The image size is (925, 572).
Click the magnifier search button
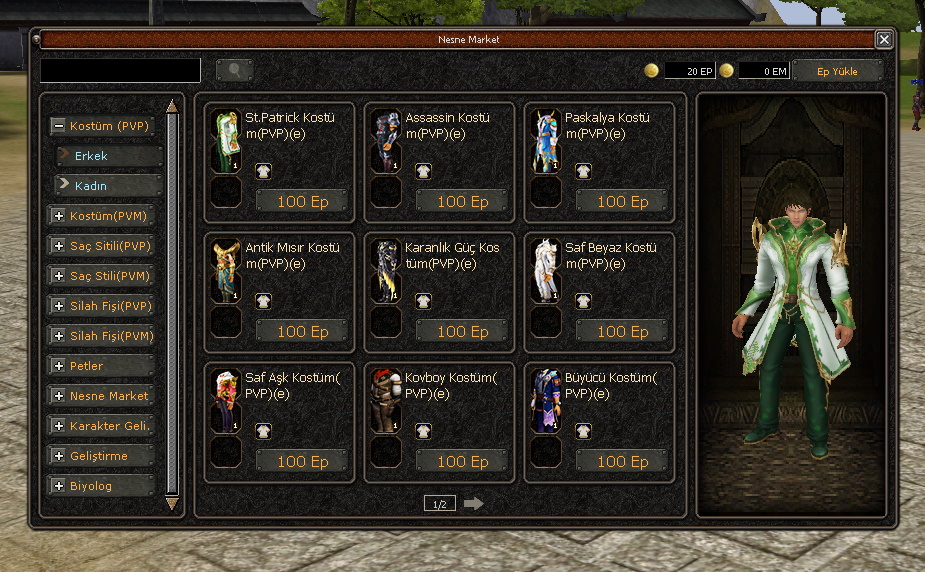coord(234,70)
